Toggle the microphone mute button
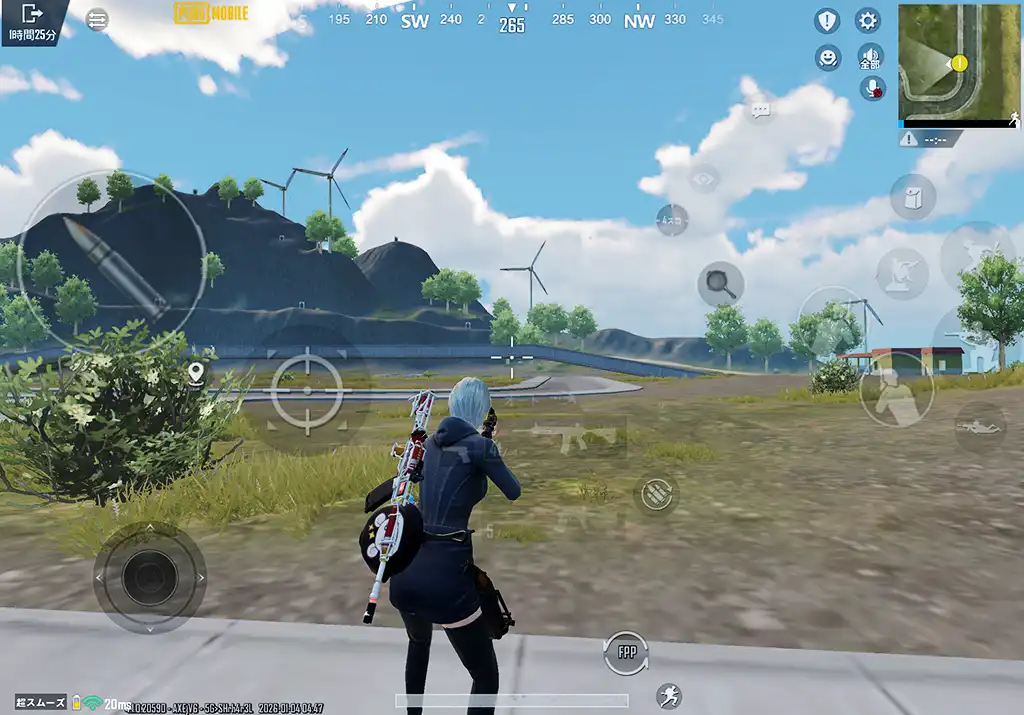 [873, 88]
